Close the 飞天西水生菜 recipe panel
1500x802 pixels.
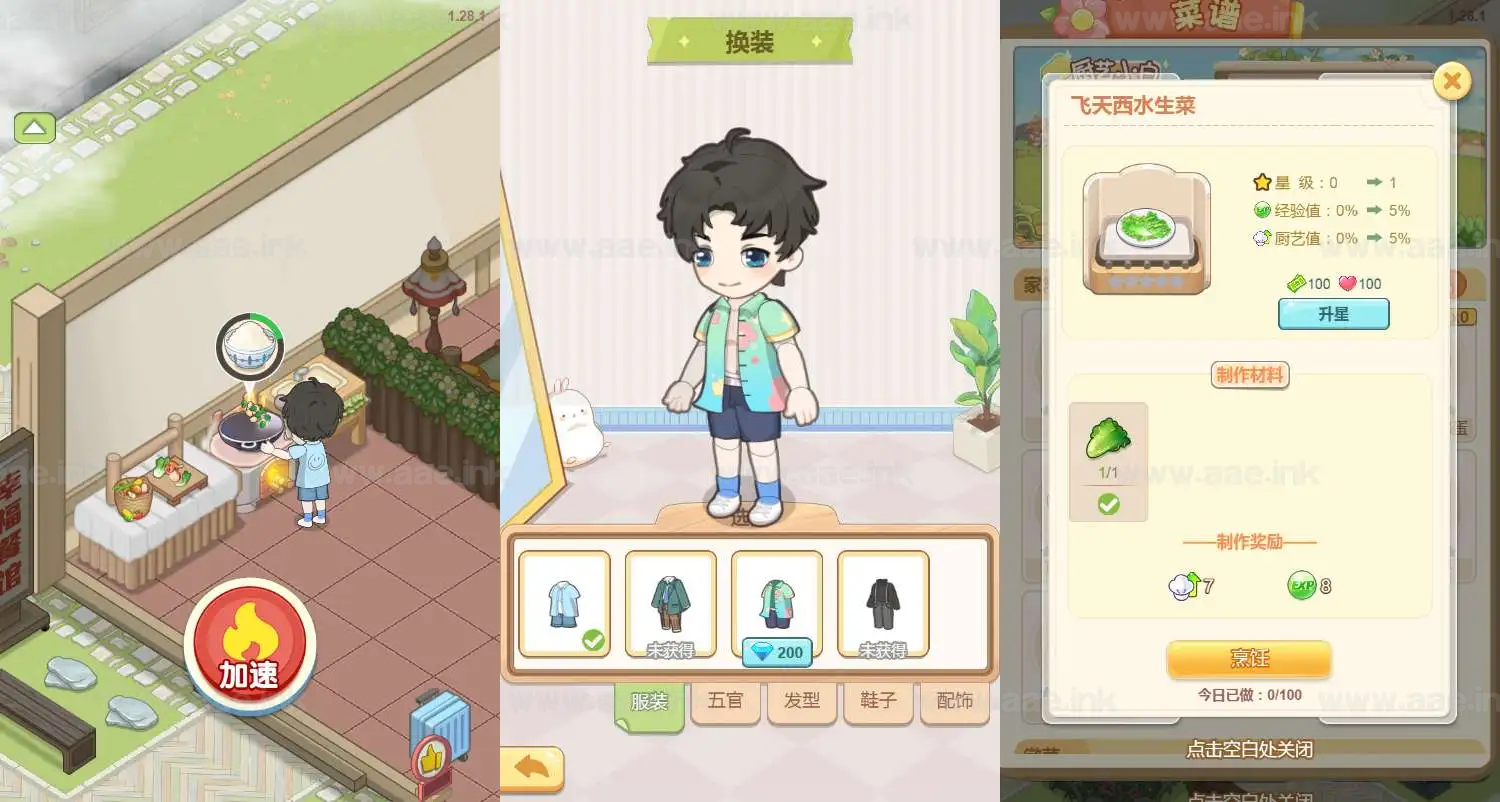tap(1451, 81)
